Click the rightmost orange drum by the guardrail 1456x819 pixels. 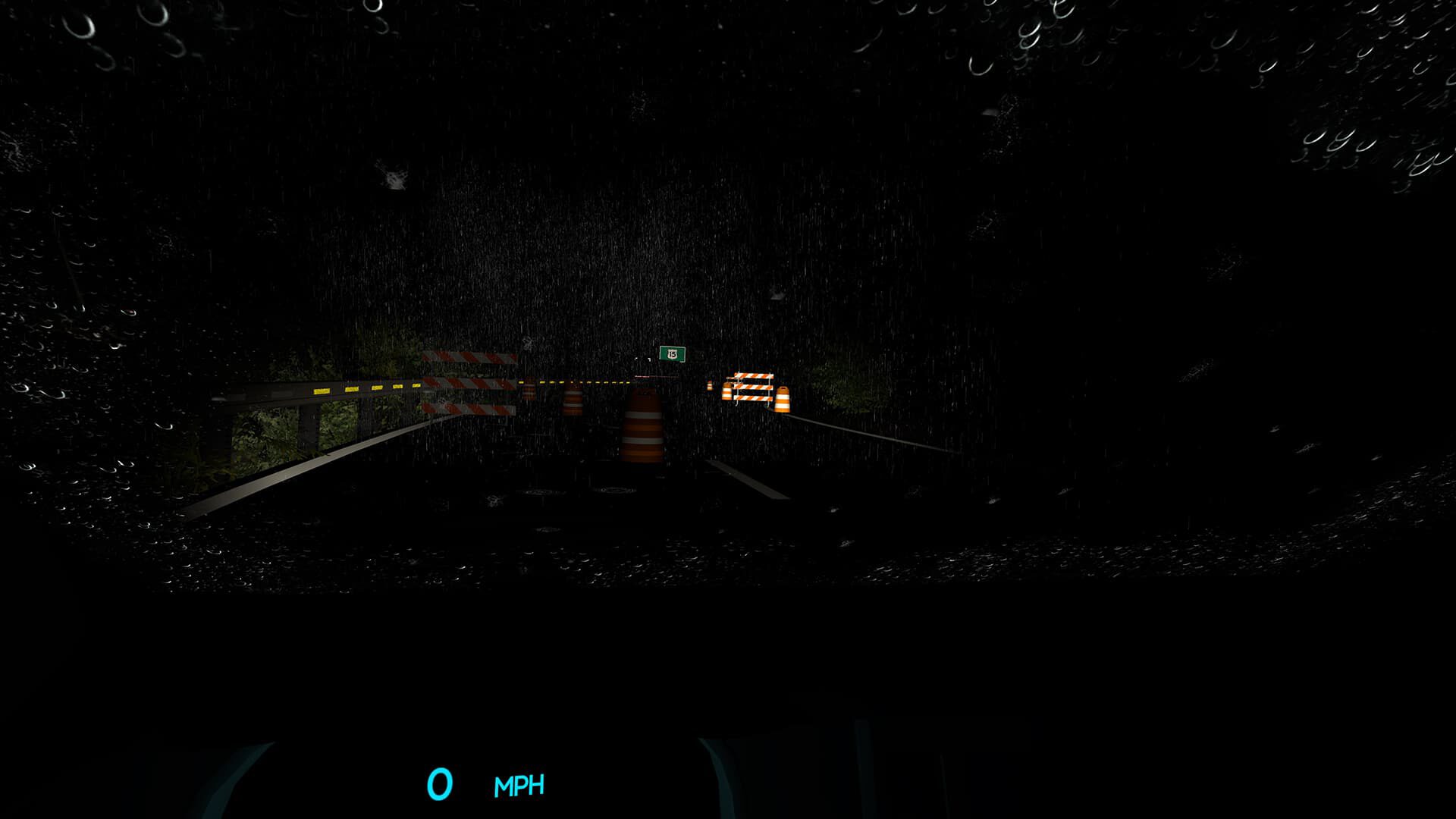point(783,399)
